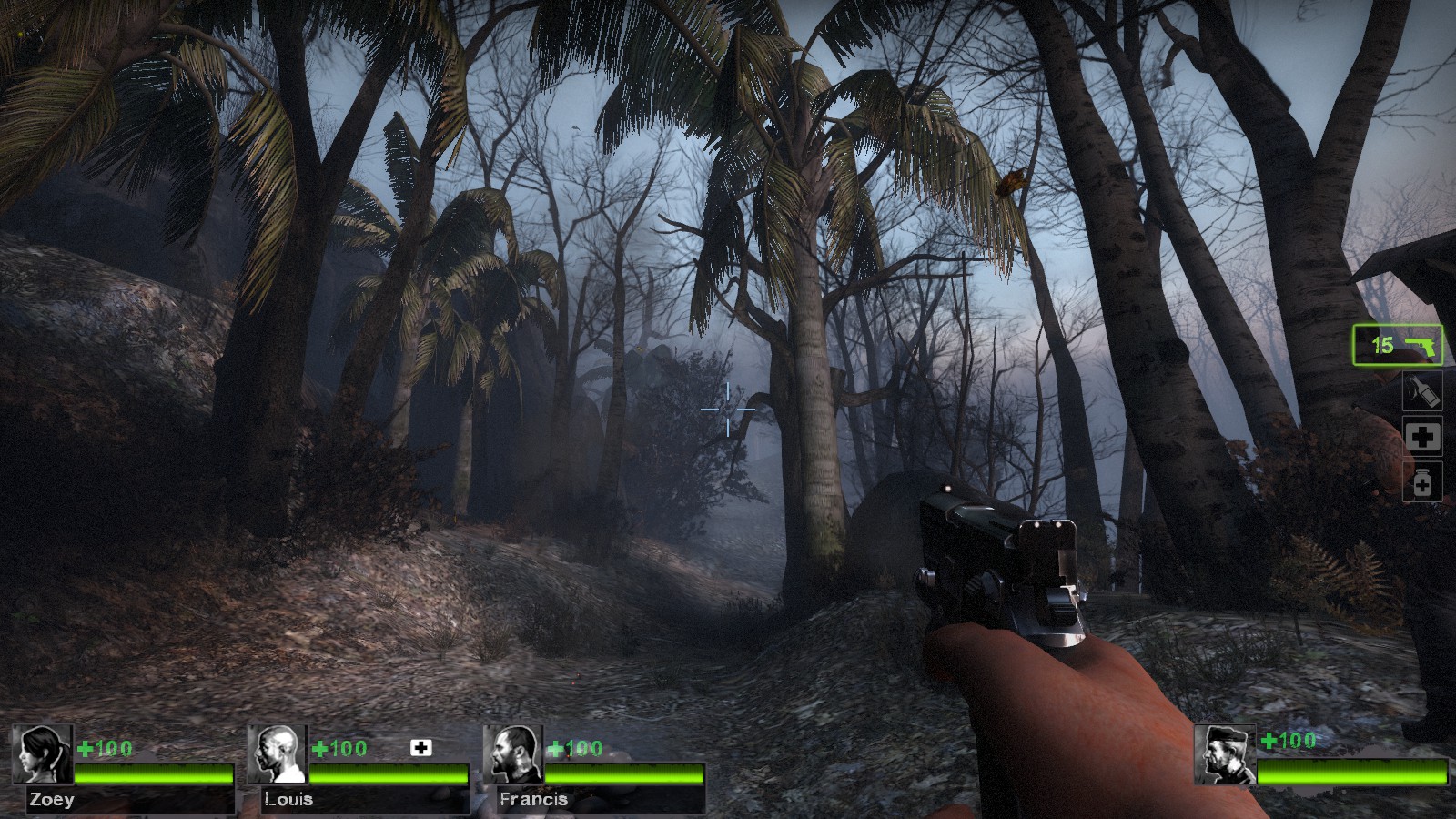
Task: Click Zoey's teammate portrait
Action: tap(42, 754)
